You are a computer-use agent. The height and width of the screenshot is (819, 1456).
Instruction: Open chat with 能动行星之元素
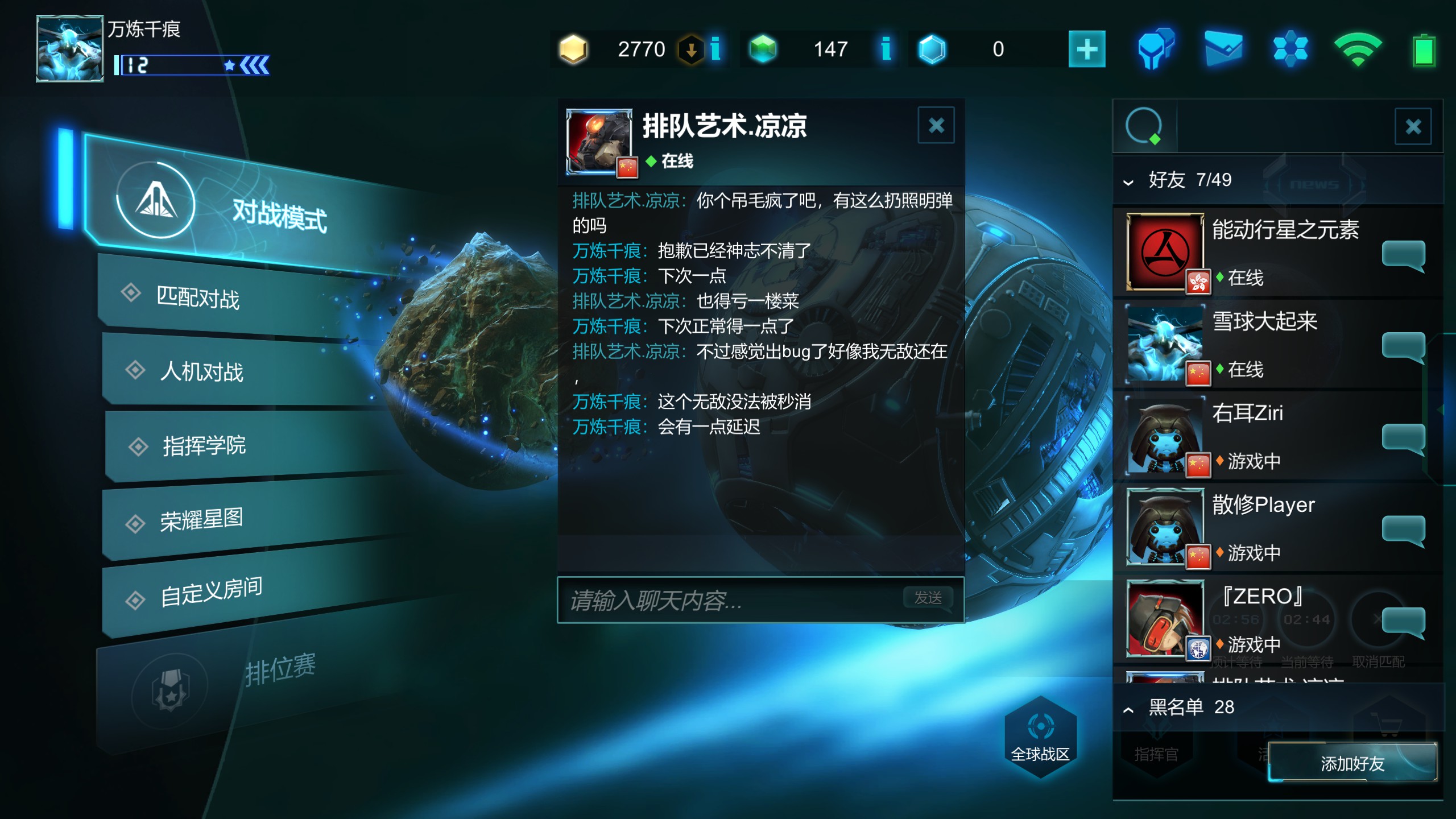(x=1403, y=254)
